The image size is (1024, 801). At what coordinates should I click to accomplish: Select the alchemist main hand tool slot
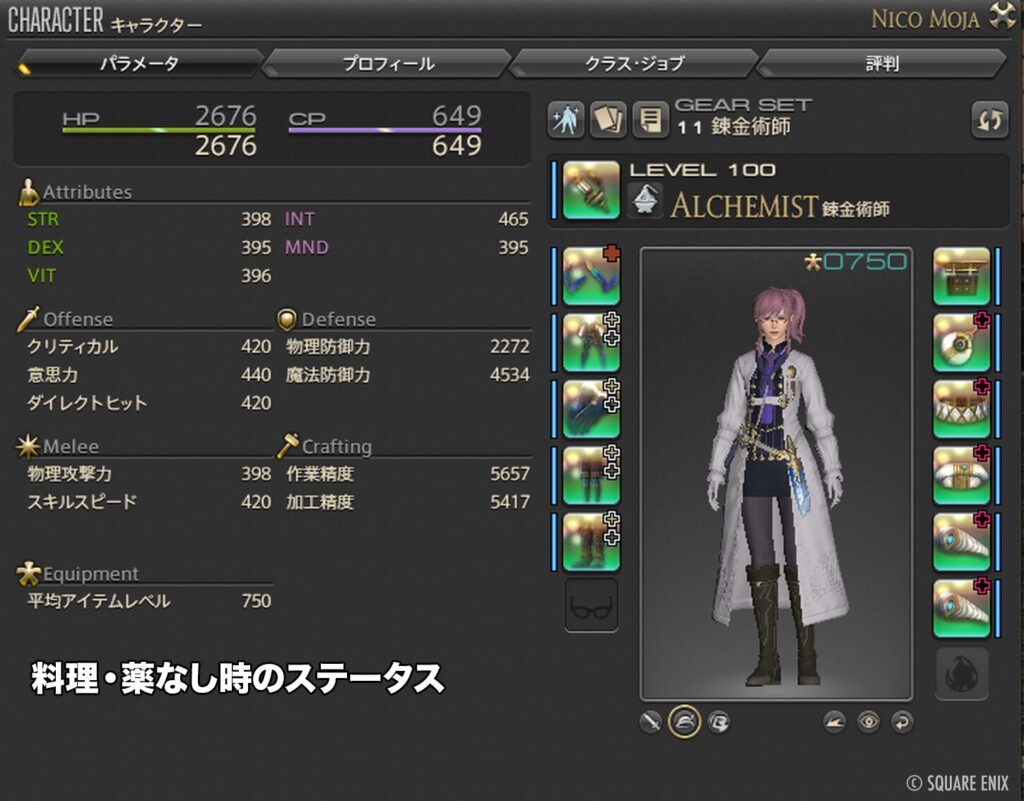pos(591,190)
